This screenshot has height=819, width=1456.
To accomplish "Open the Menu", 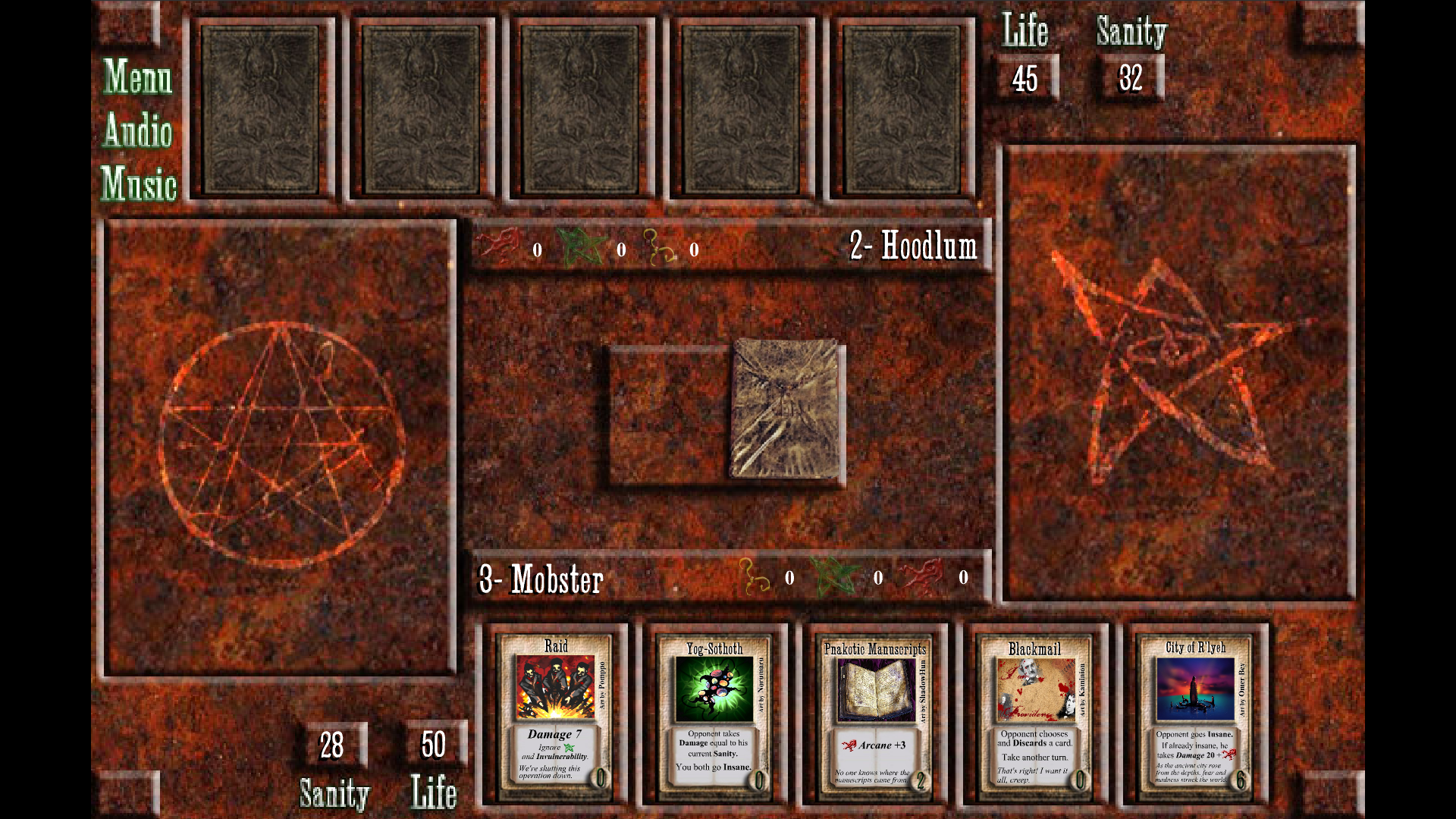I will 138,77.
